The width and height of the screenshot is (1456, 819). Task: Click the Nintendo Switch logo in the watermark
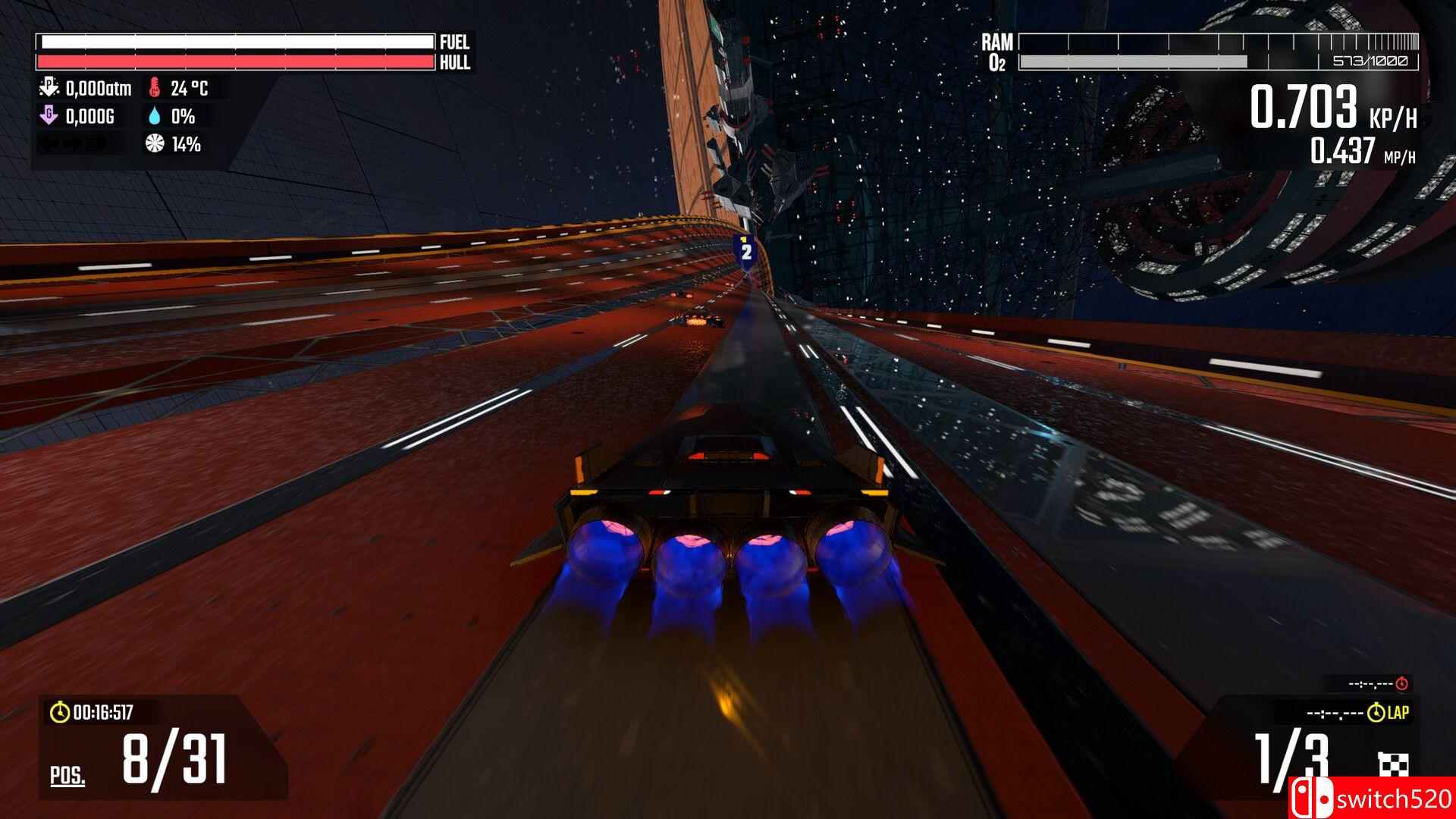(1312, 799)
